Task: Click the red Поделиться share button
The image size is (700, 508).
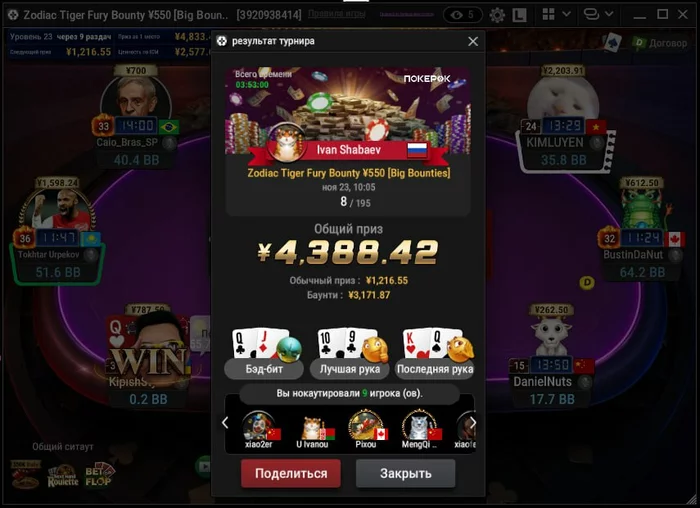Action: pos(291,473)
